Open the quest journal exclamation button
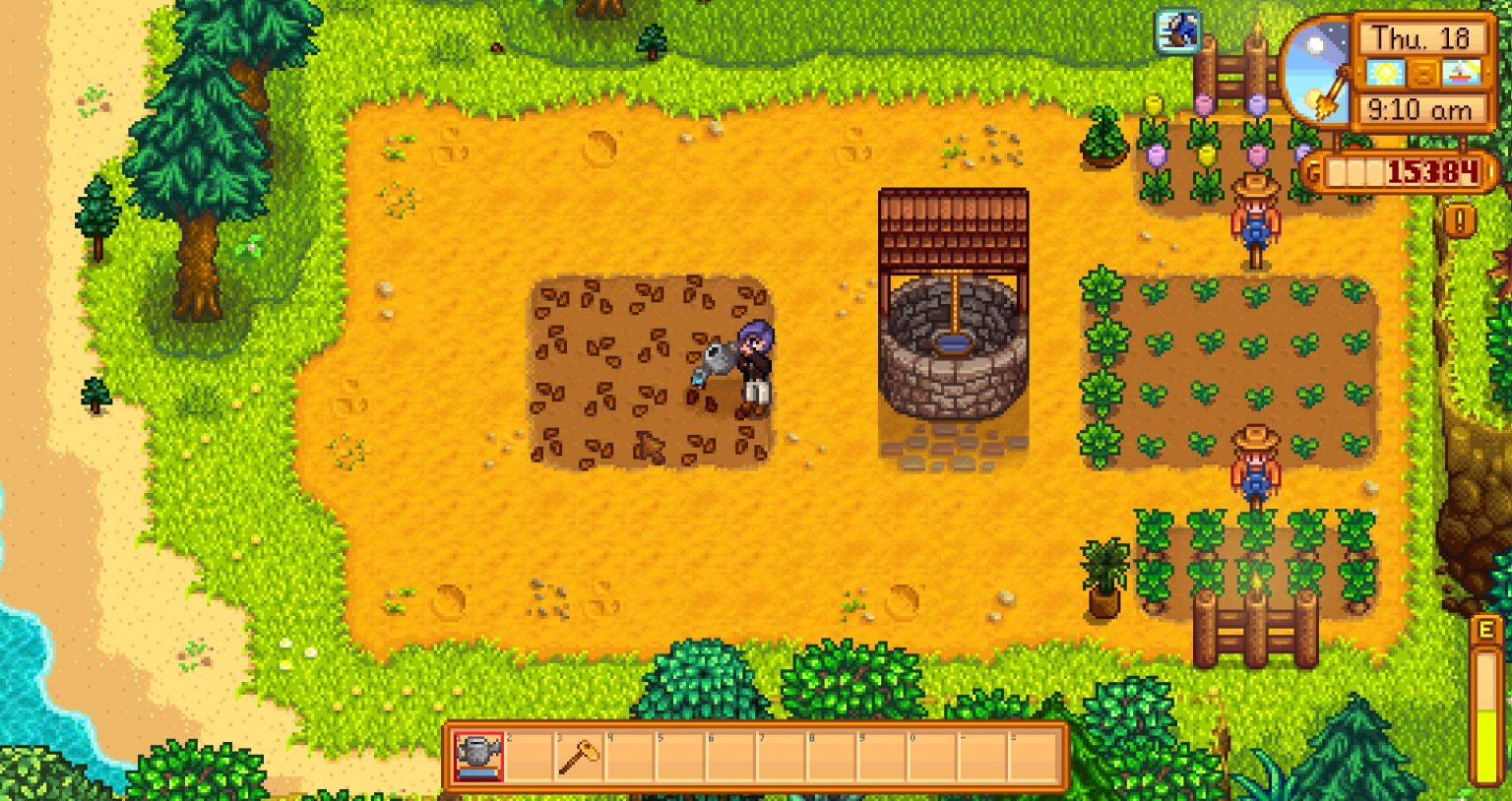Viewport: 1512px width, 801px height. tap(1460, 217)
